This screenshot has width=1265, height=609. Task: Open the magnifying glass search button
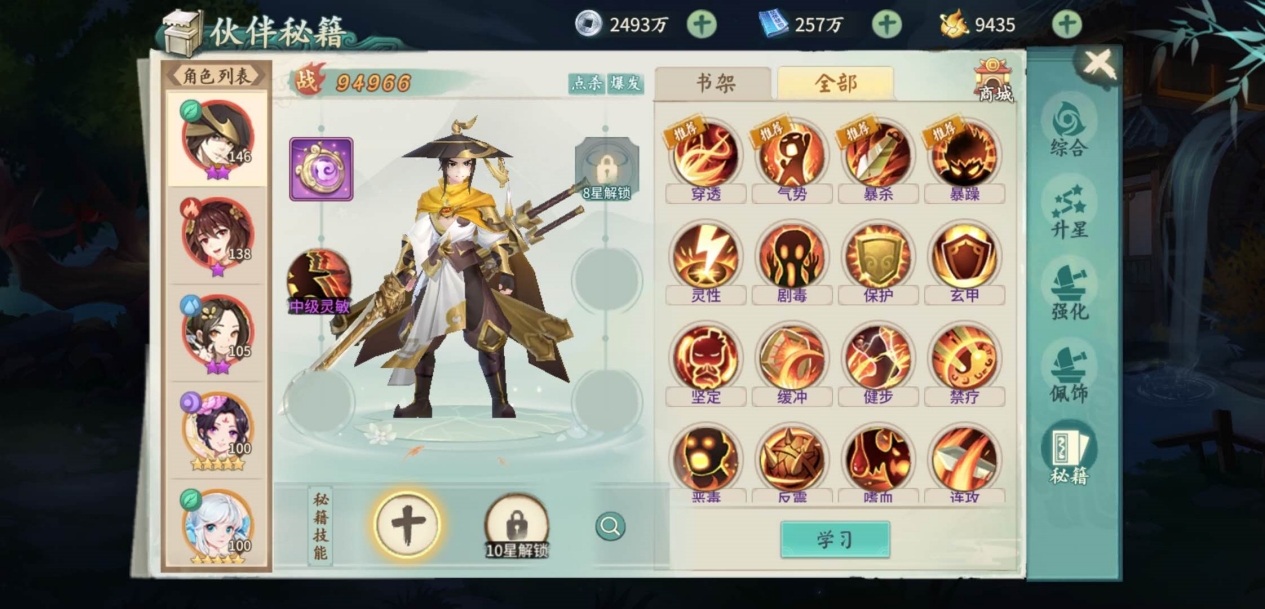(610, 526)
